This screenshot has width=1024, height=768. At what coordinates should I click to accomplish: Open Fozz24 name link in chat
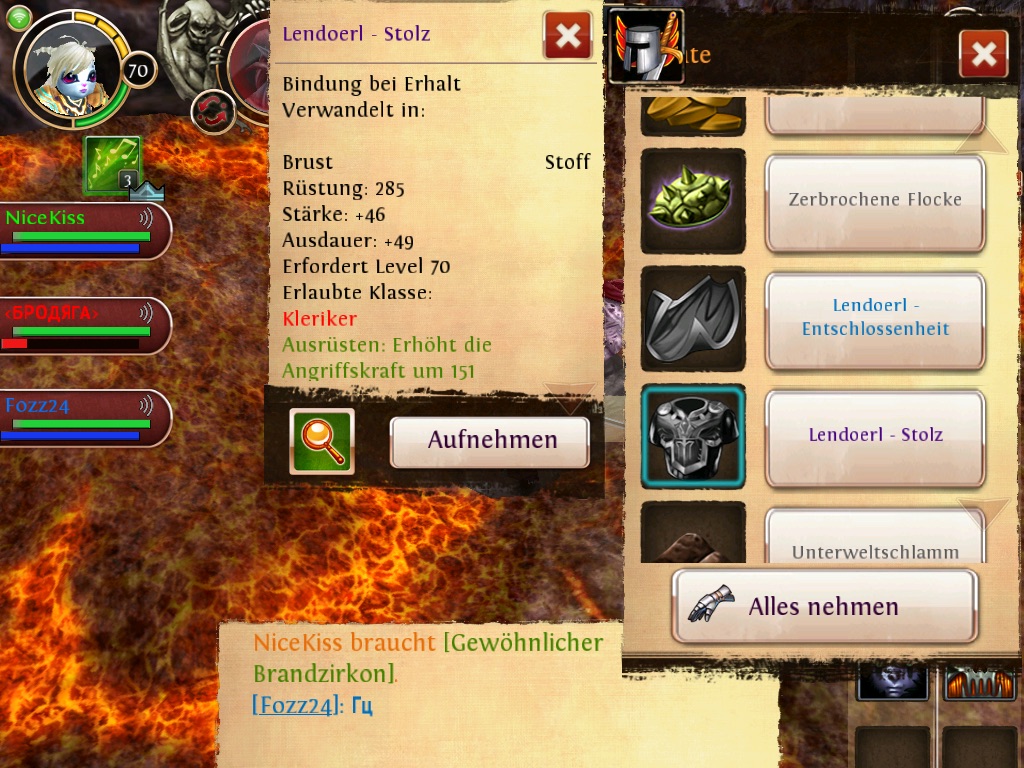(x=293, y=706)
